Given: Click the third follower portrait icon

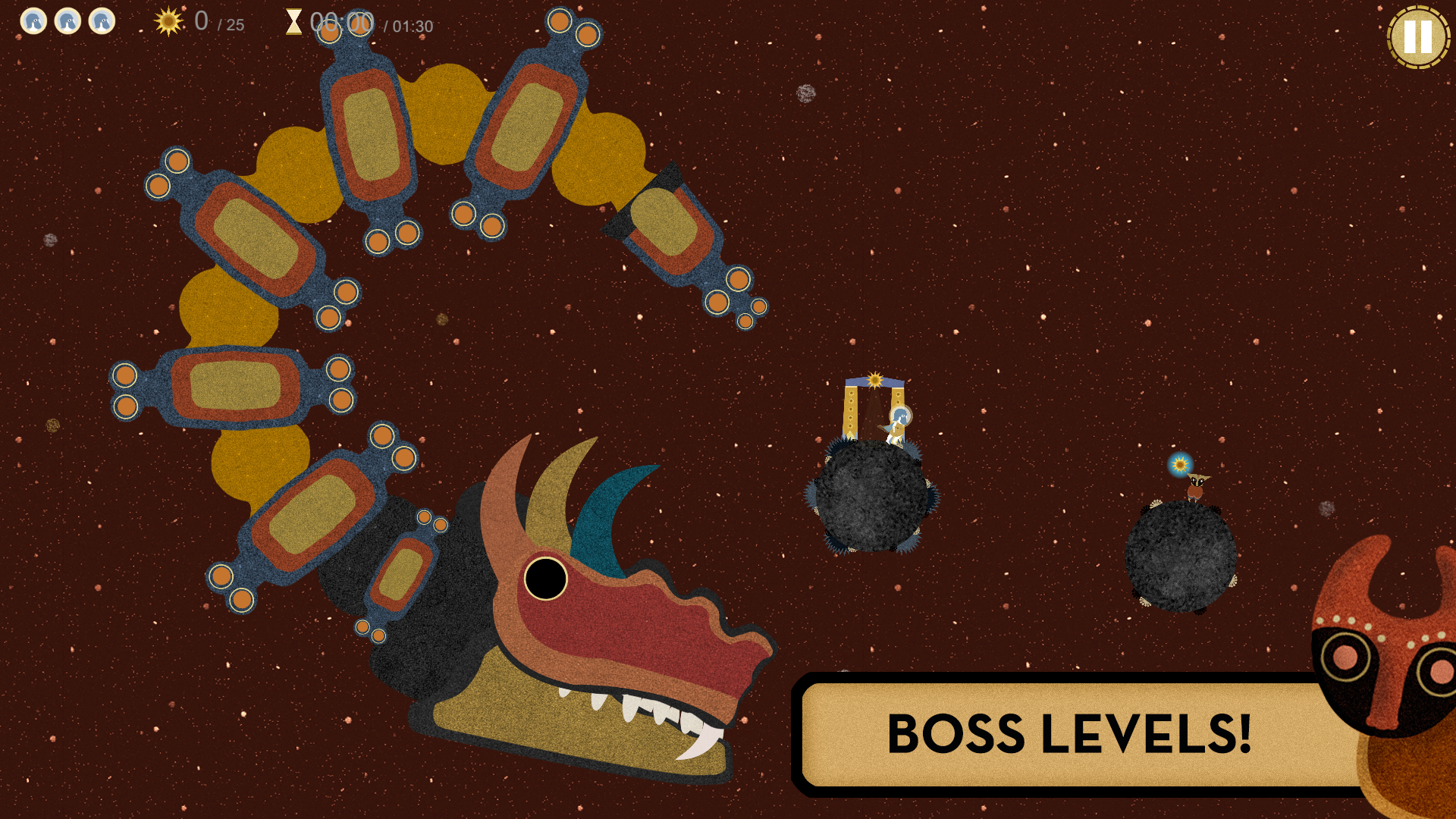Looking at the screenshot, I should coord(103,21).
